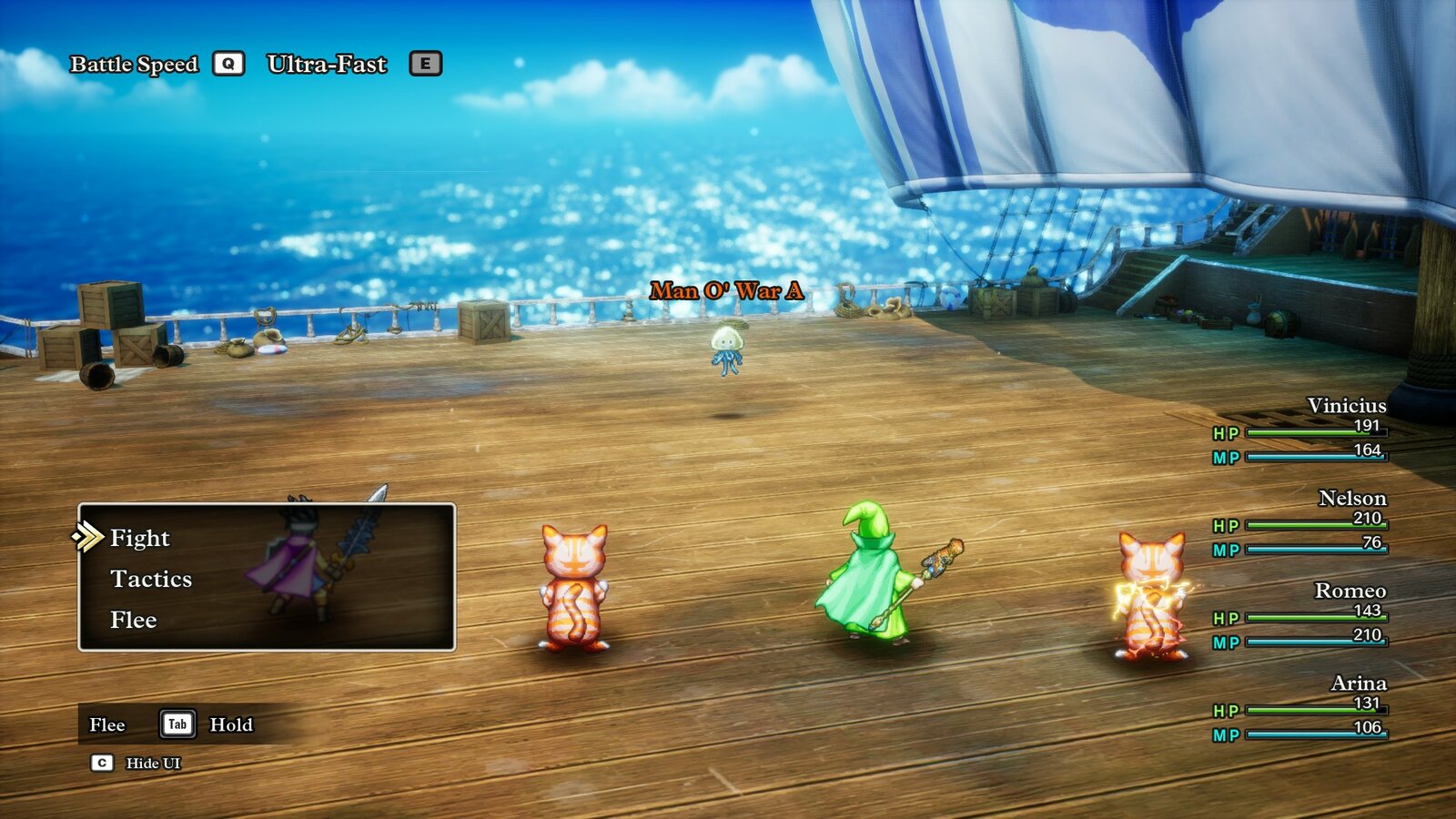1456x819 pixels.
Task: Click the E key icon beside Ultra-Fast
Action: click(x=424, y=63)
